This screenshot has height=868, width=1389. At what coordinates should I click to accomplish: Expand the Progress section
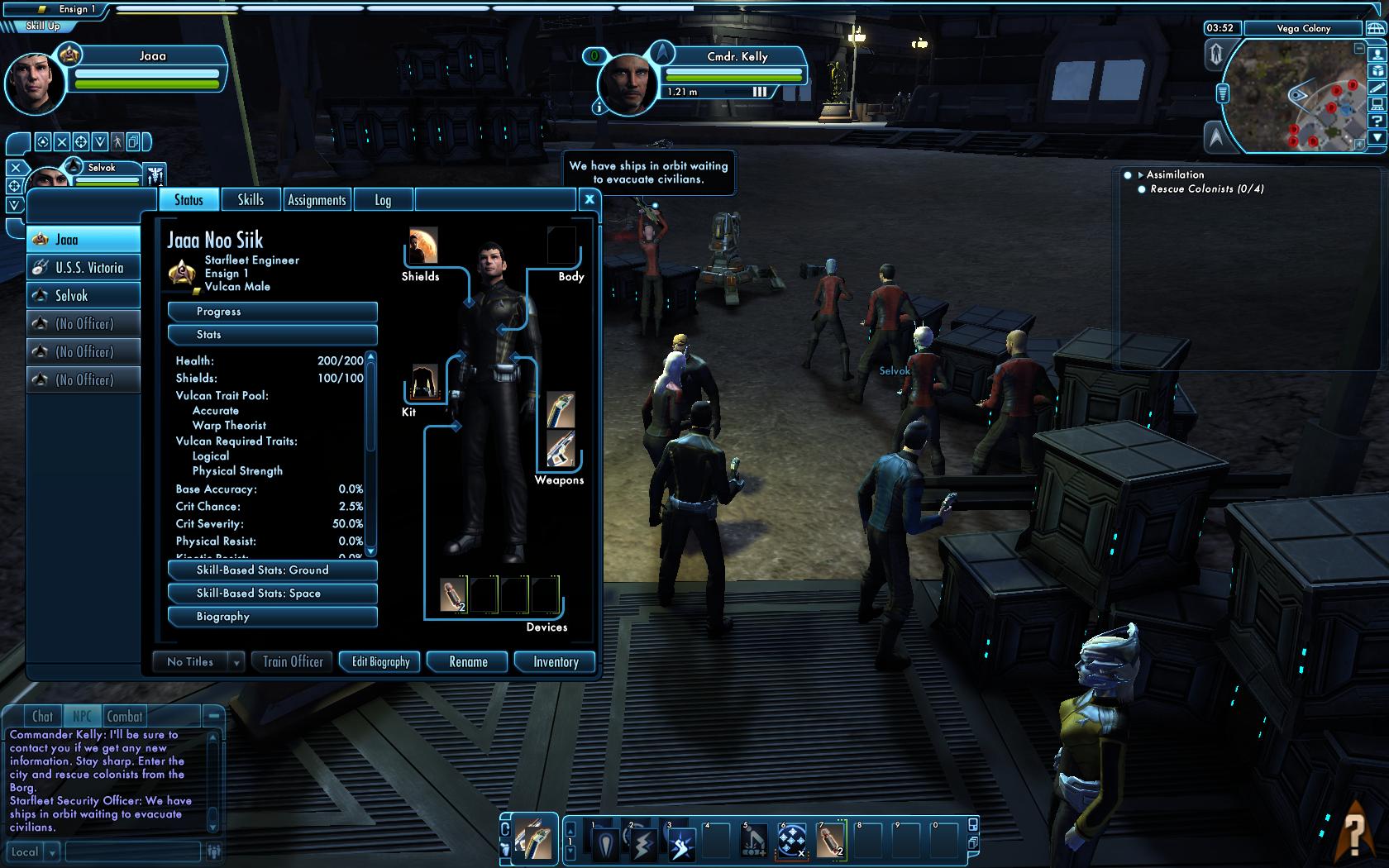[272, 312]
